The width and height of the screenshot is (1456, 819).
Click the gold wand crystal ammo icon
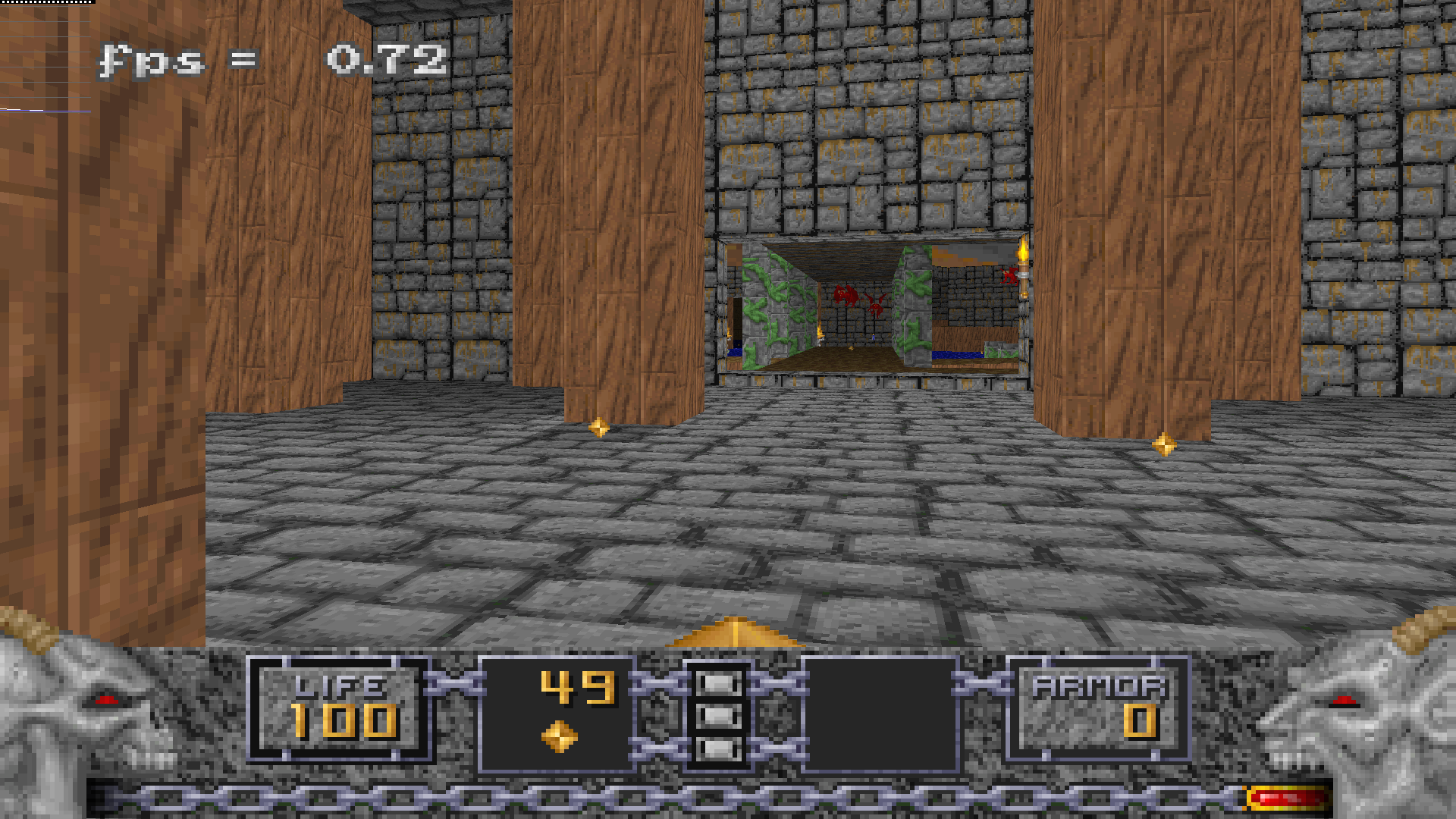560,736
